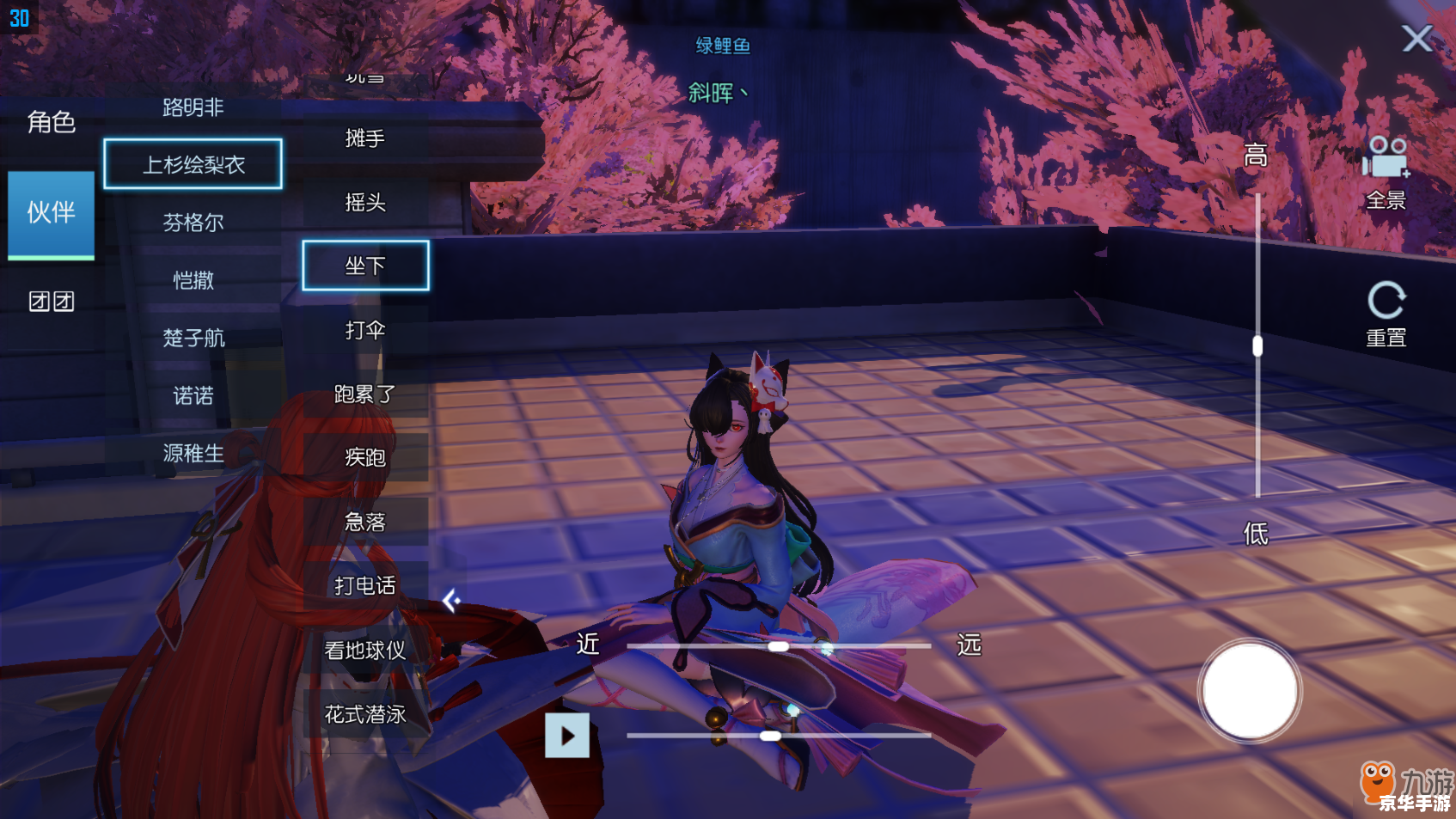Select the 坐下 sitting pose
1456x819 pixels.
(x=365, y=266)
